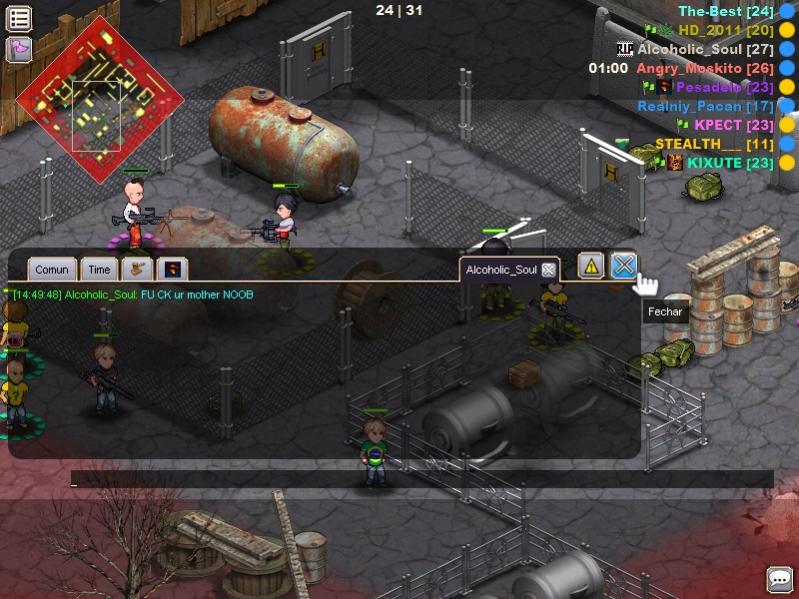Click the red diamond minimap
The width and height of the screenshot is (799, 599).
click(x=99, y=99)
